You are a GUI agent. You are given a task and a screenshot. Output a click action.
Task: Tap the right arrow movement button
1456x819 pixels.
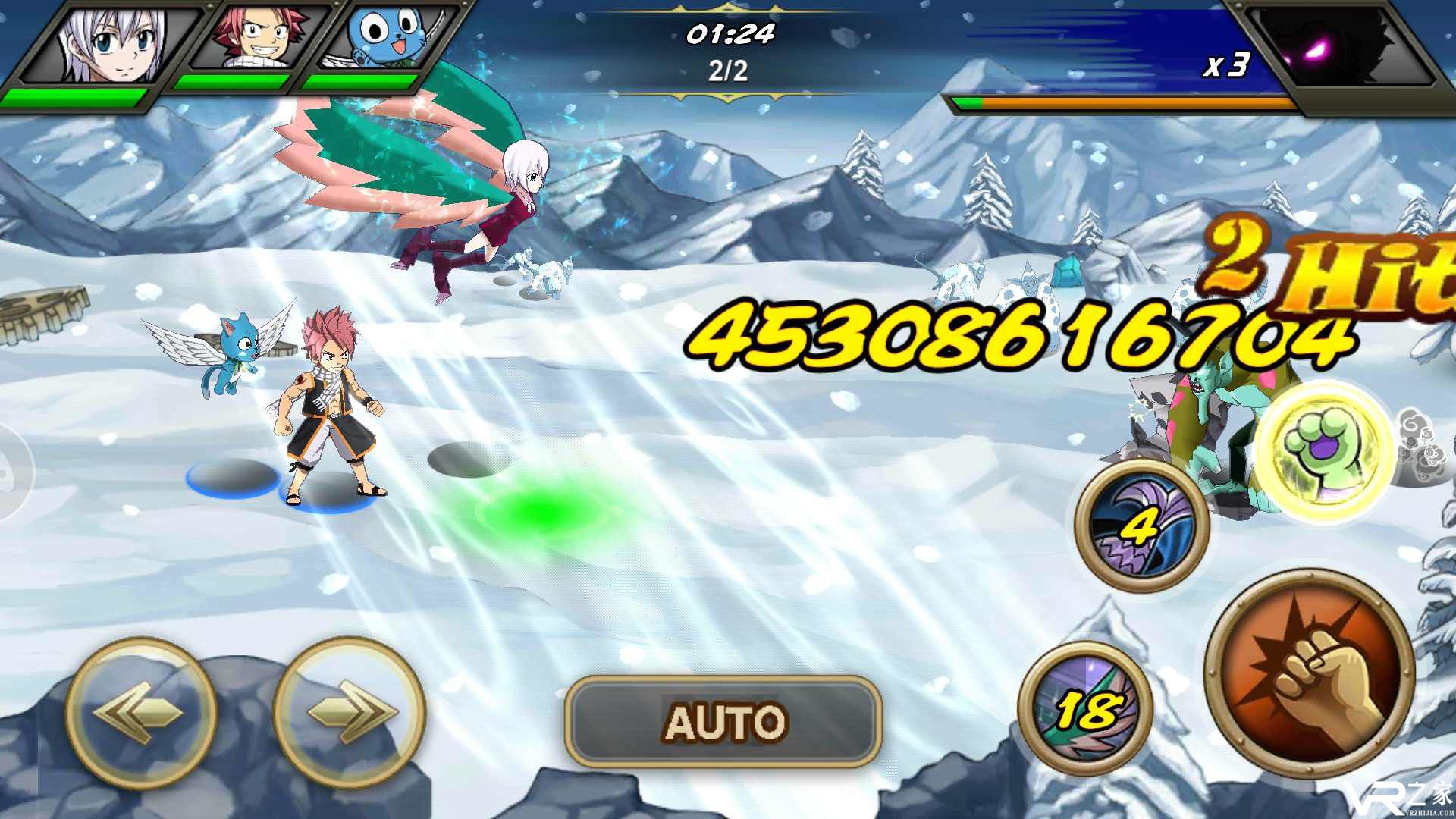[349, 713]
